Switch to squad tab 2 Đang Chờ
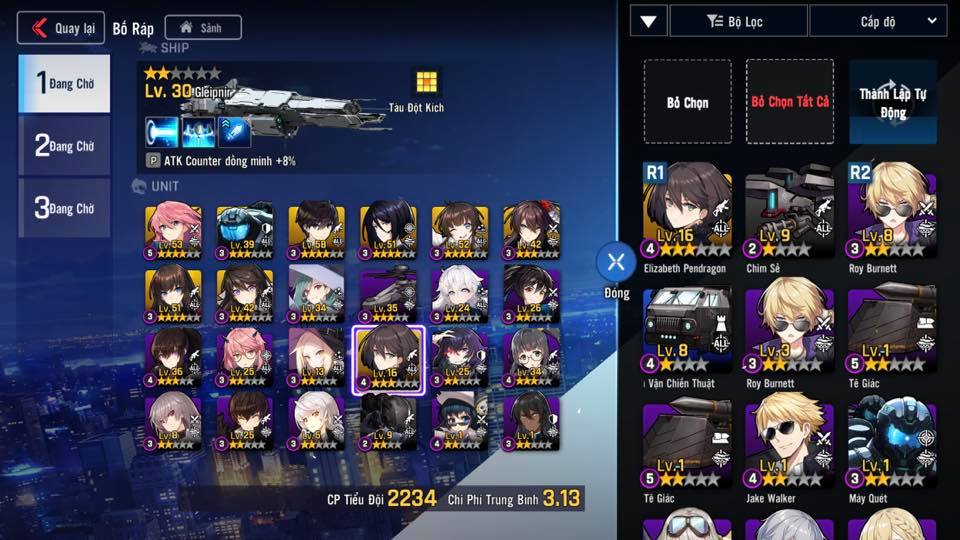960x540 pixels. 64,146
